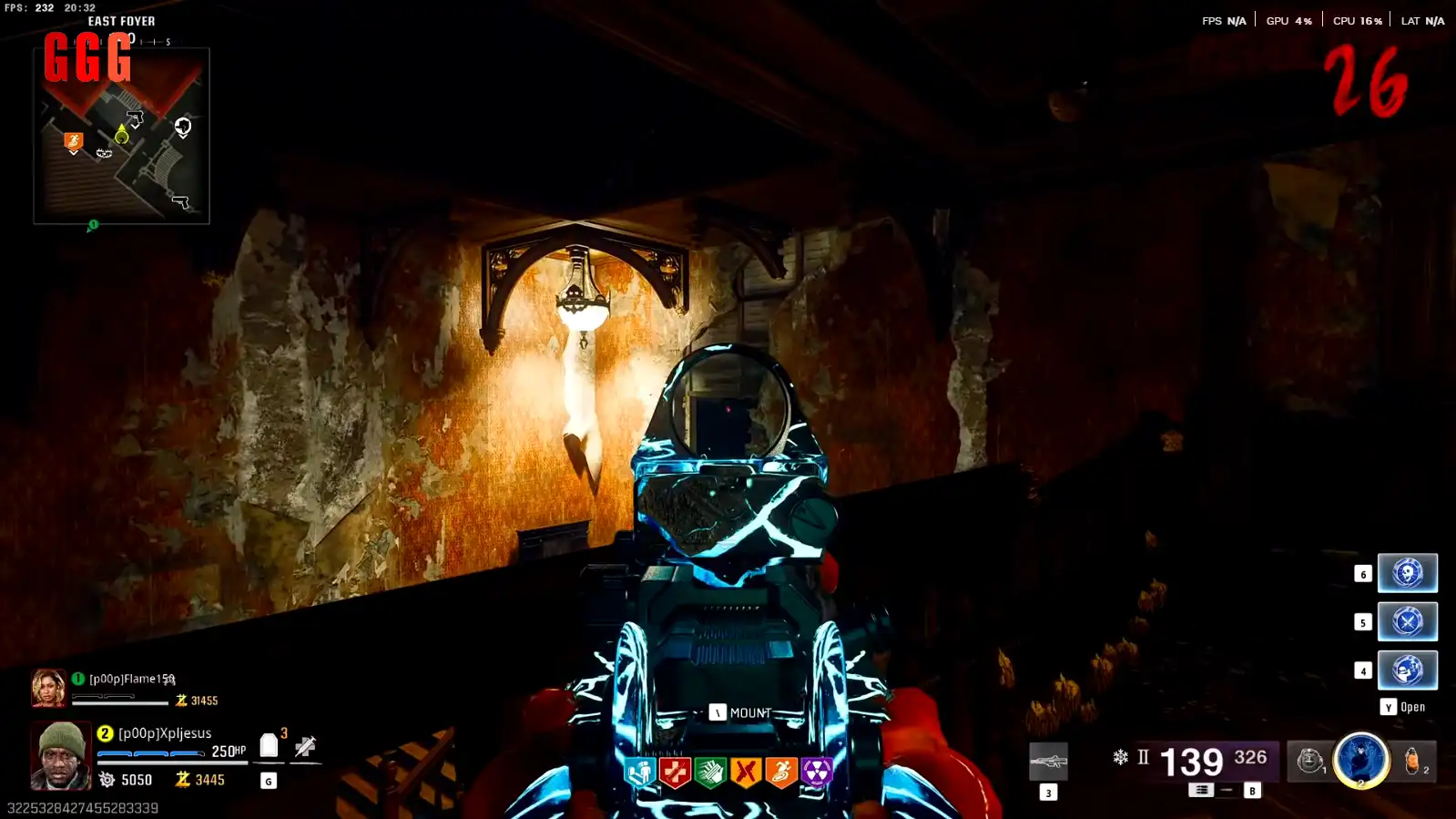Click the purple radiation symbol perk icon
The height and width of the screenshot is (819, 1456).
[816, 773]
